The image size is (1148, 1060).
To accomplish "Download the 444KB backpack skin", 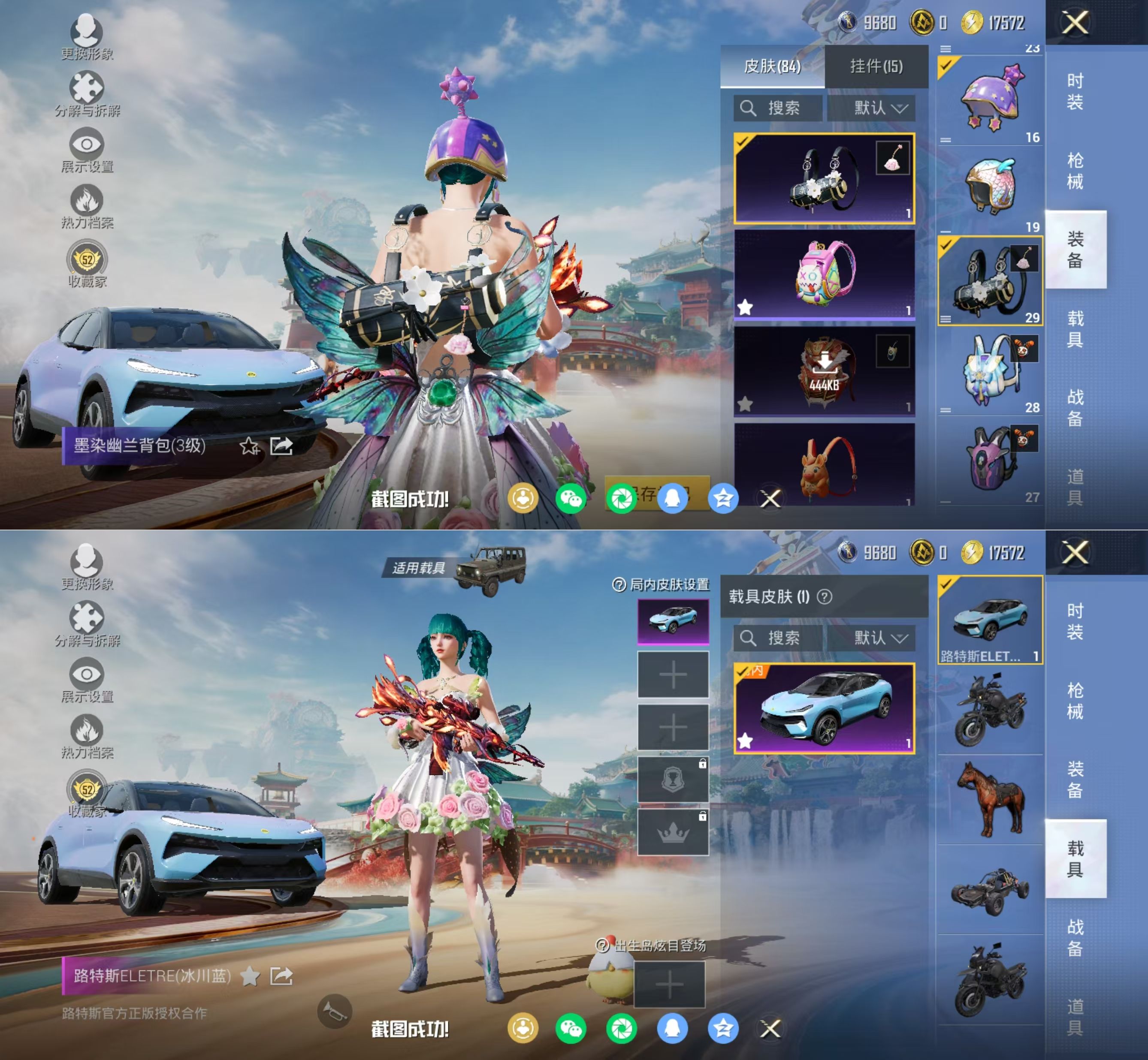I will pyautogui.click(x=825, y=370).
